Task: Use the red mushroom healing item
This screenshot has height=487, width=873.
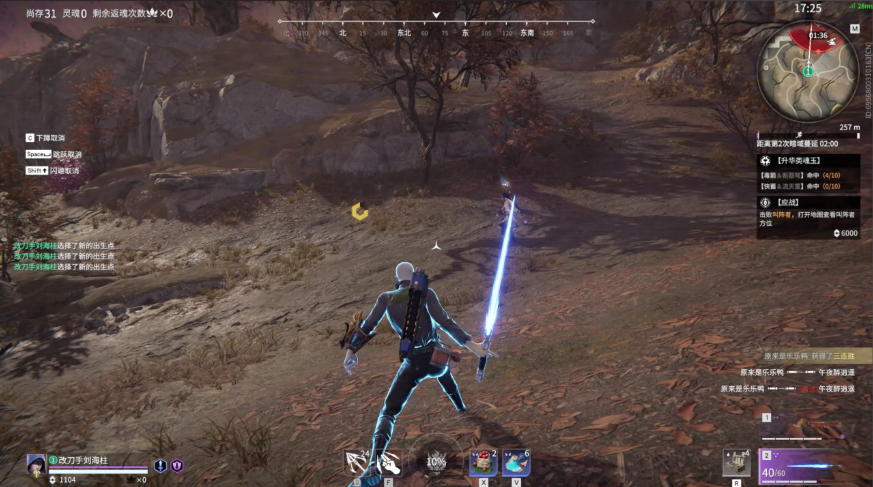Action: click(484, 462)
